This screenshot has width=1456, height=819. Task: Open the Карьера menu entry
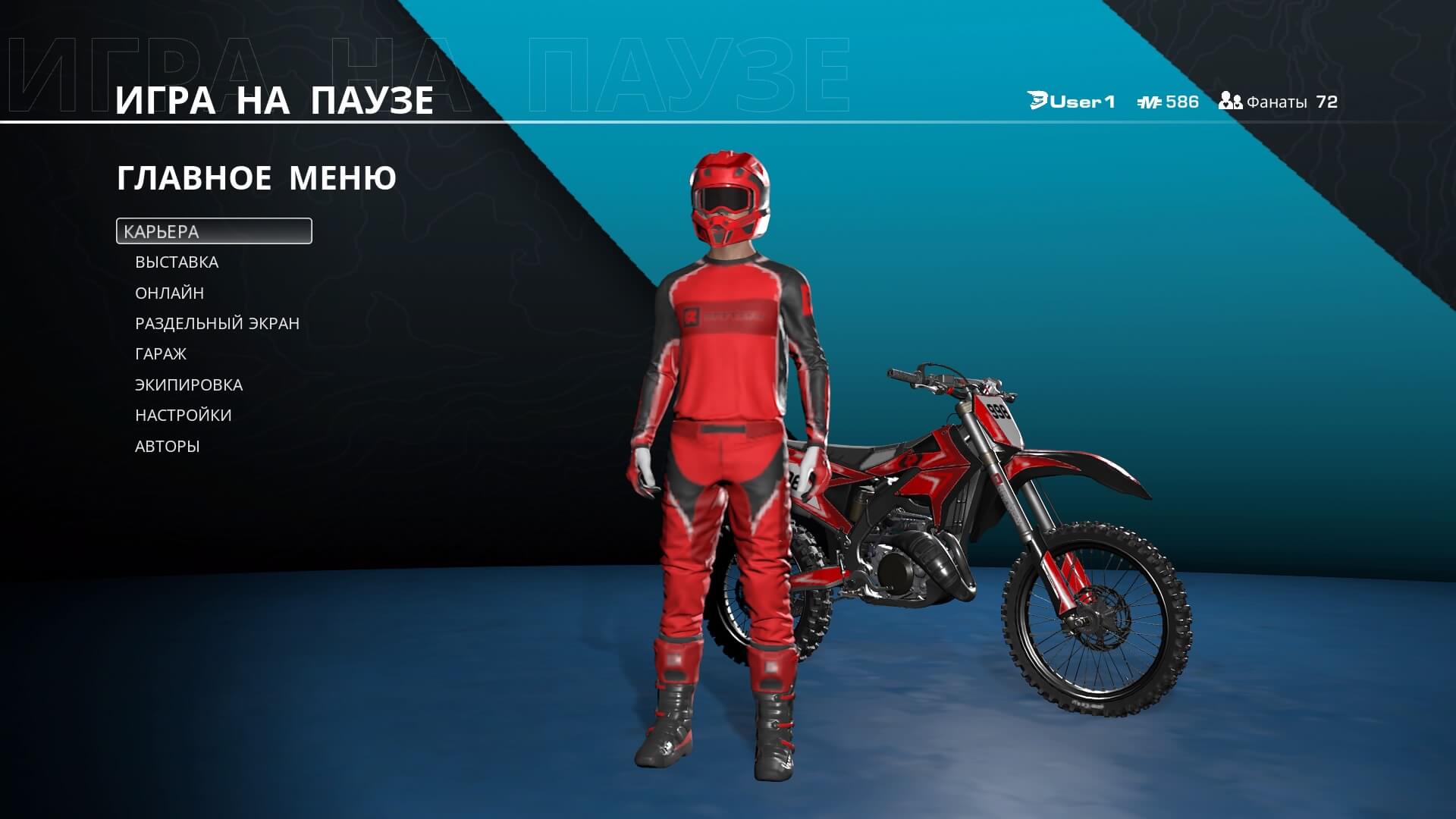pyautogui.click(x=213, y=231)
